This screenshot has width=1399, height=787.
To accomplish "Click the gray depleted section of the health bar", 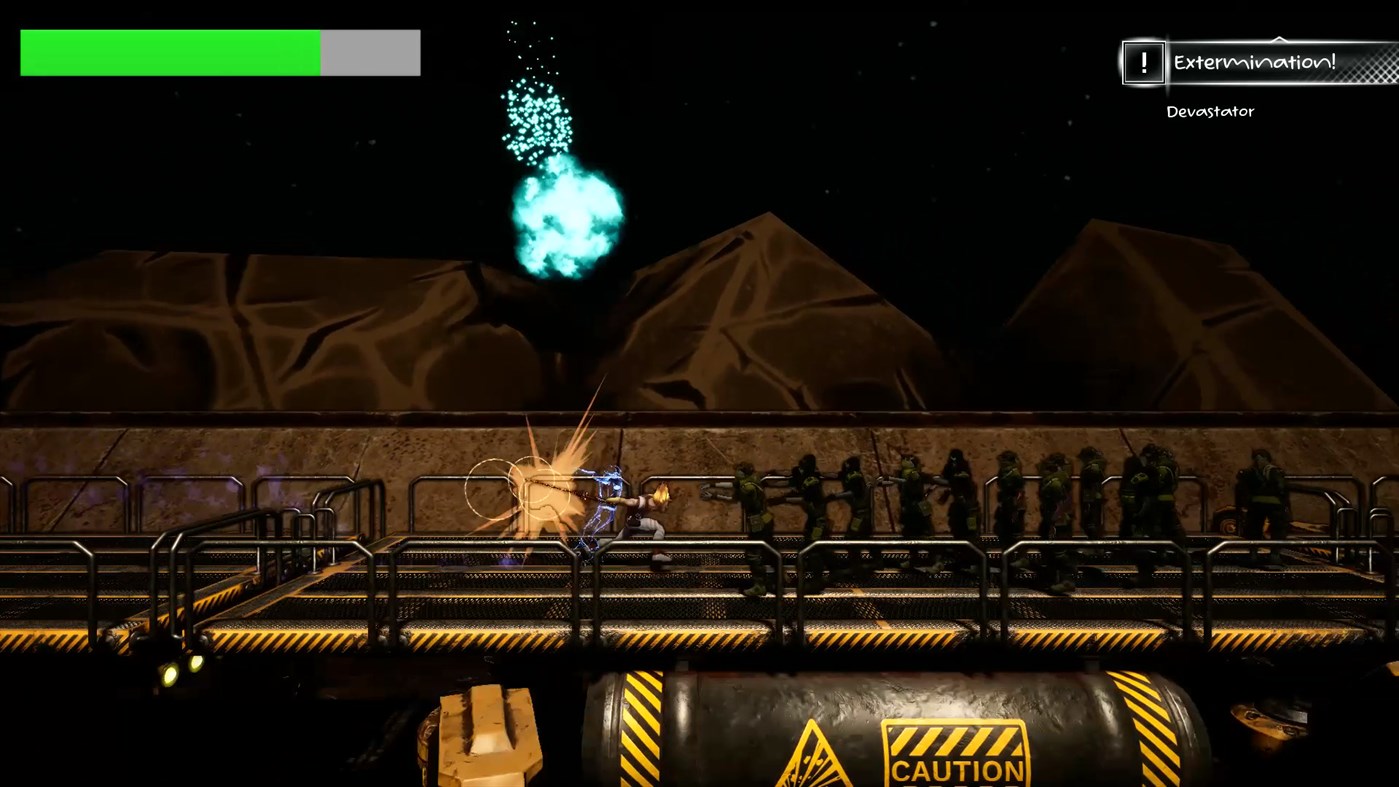I will pyautogui.click(x=370, y=51).
